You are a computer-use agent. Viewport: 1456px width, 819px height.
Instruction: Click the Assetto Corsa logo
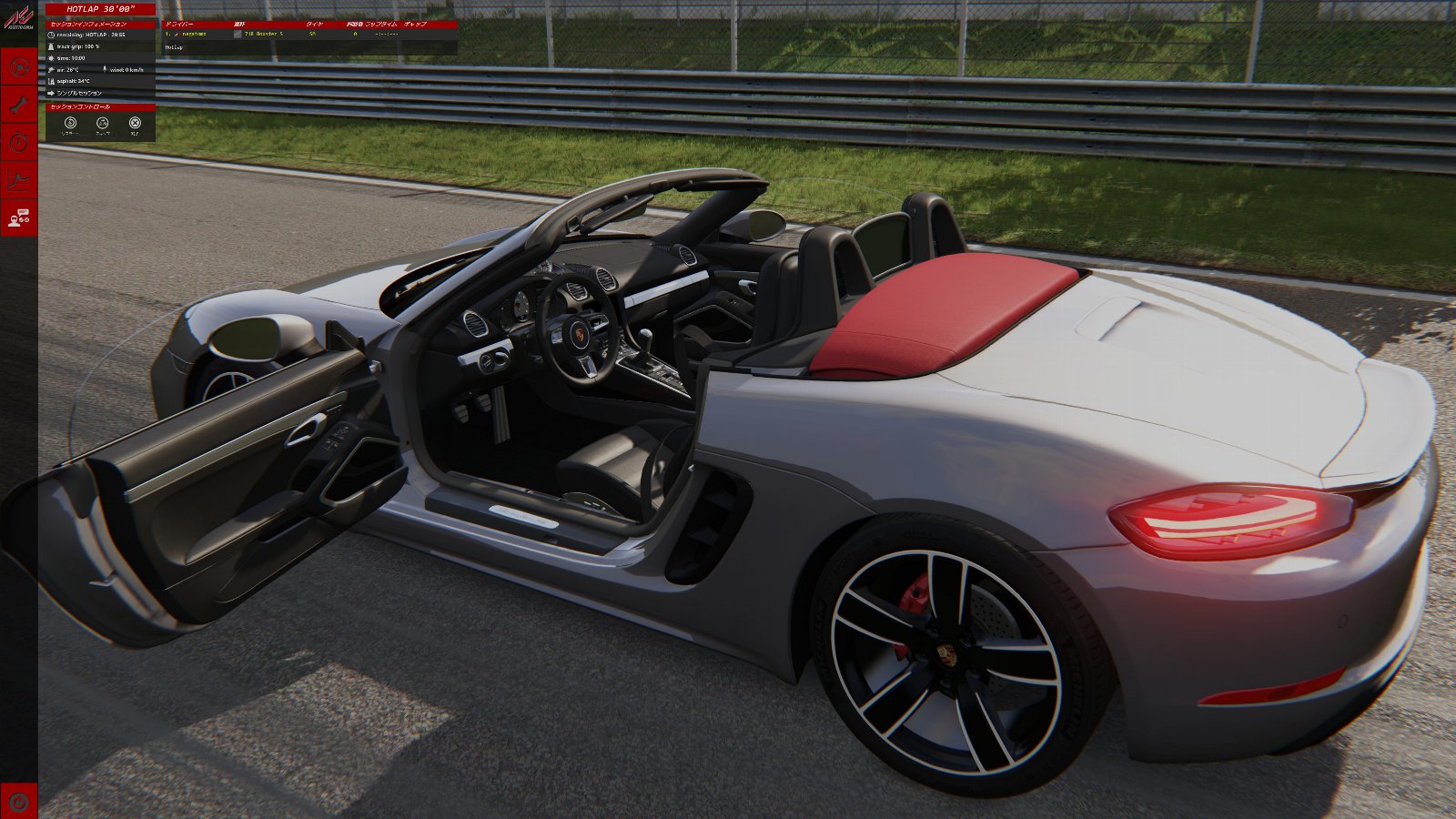click(18, 18)
